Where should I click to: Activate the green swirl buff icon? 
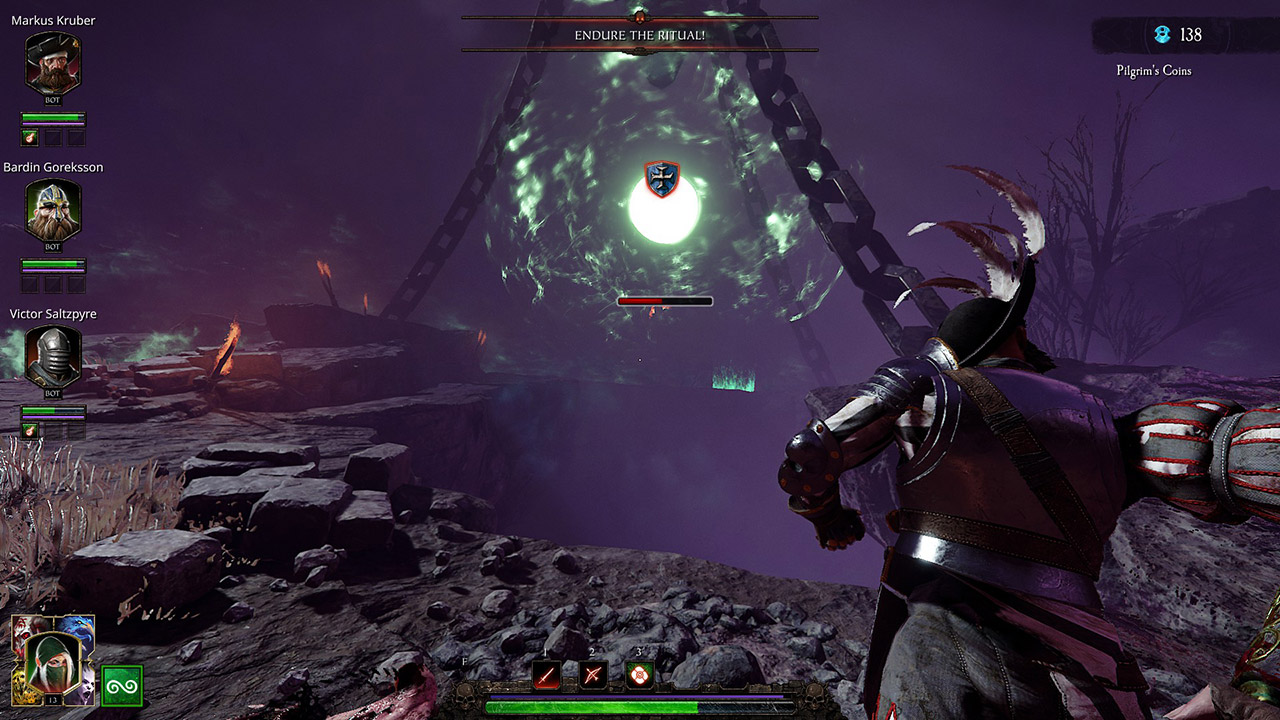[122, 686]
